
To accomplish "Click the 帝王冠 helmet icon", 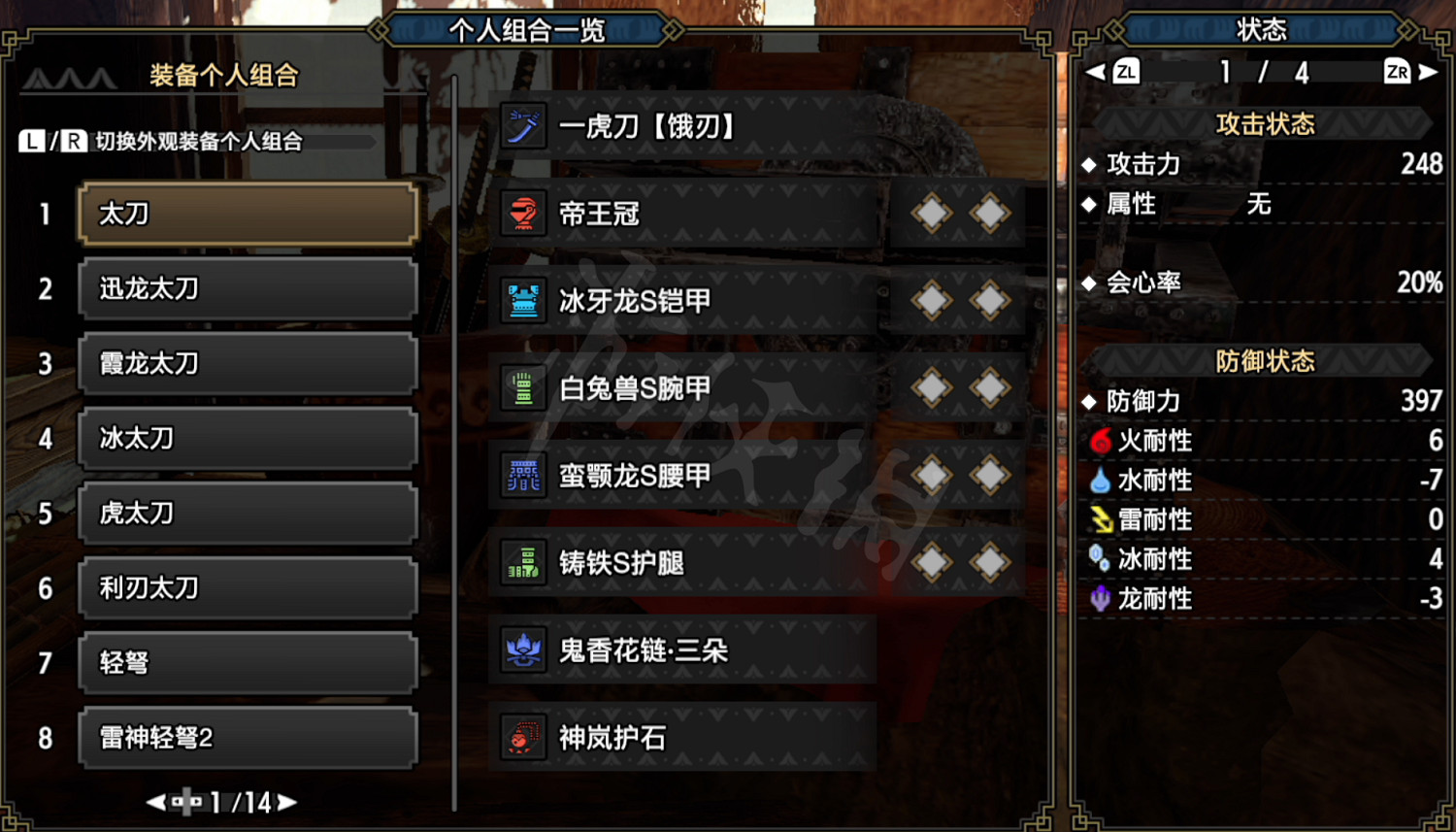I will click(x=522, y=214).
